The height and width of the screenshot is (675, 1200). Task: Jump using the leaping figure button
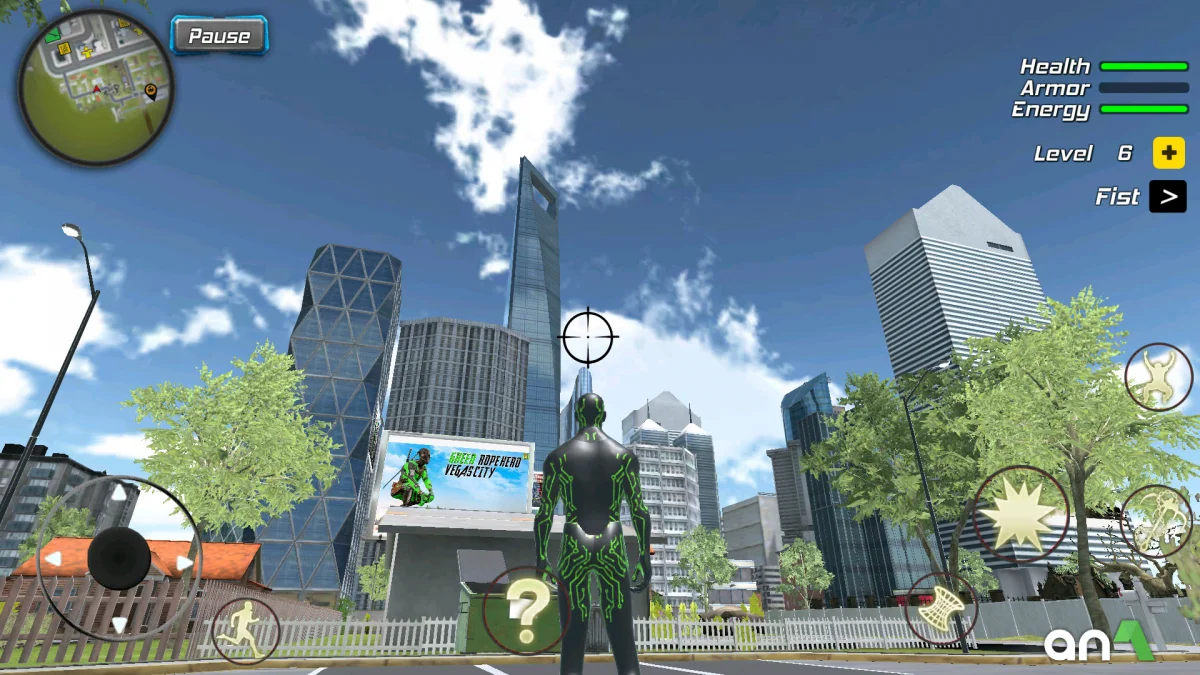click(1158, 377)
